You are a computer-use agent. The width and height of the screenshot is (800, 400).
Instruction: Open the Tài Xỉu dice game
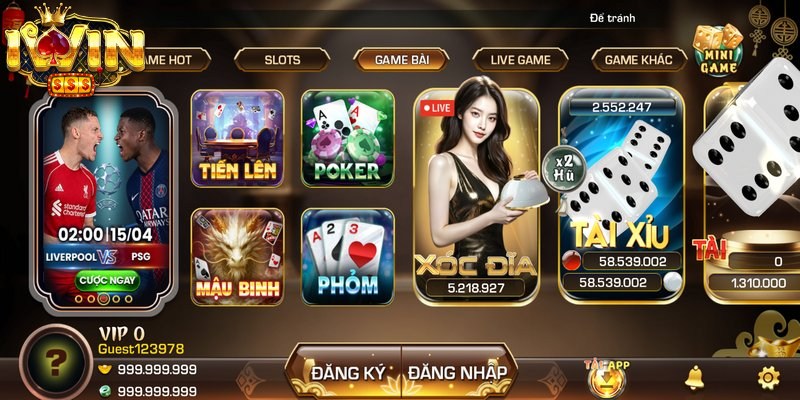(620, 190)
